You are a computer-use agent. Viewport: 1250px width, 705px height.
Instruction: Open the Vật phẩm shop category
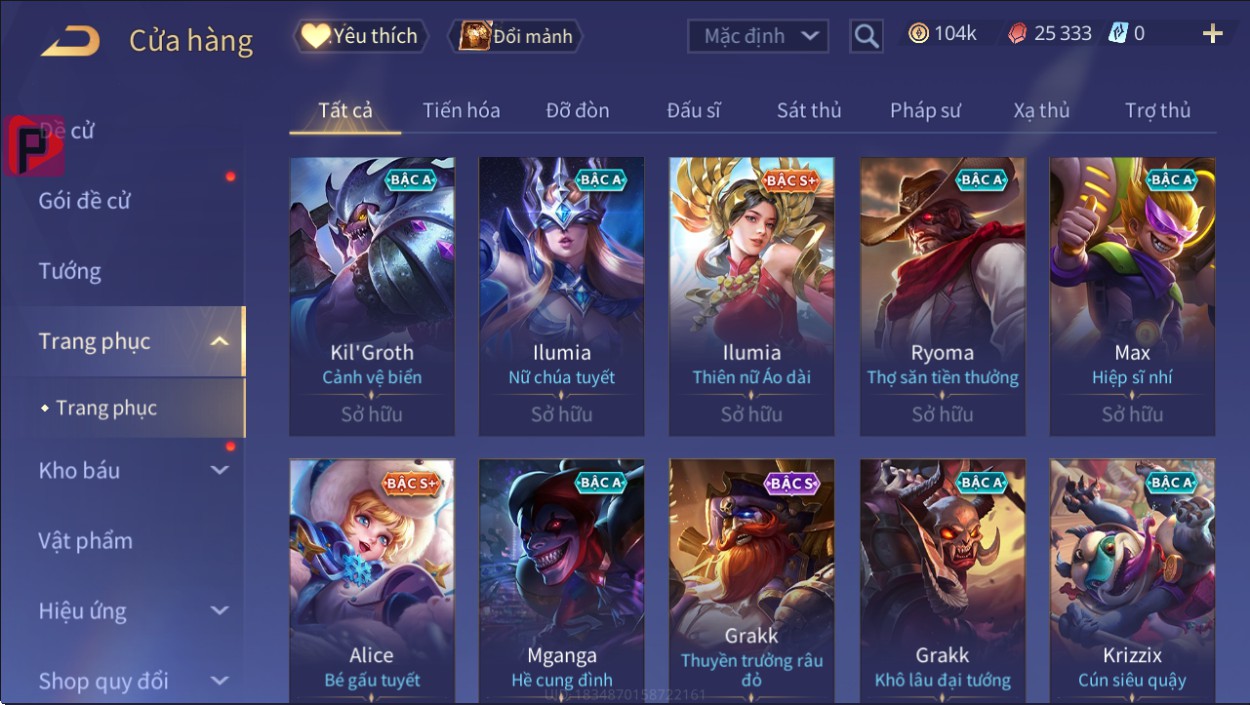86,541
